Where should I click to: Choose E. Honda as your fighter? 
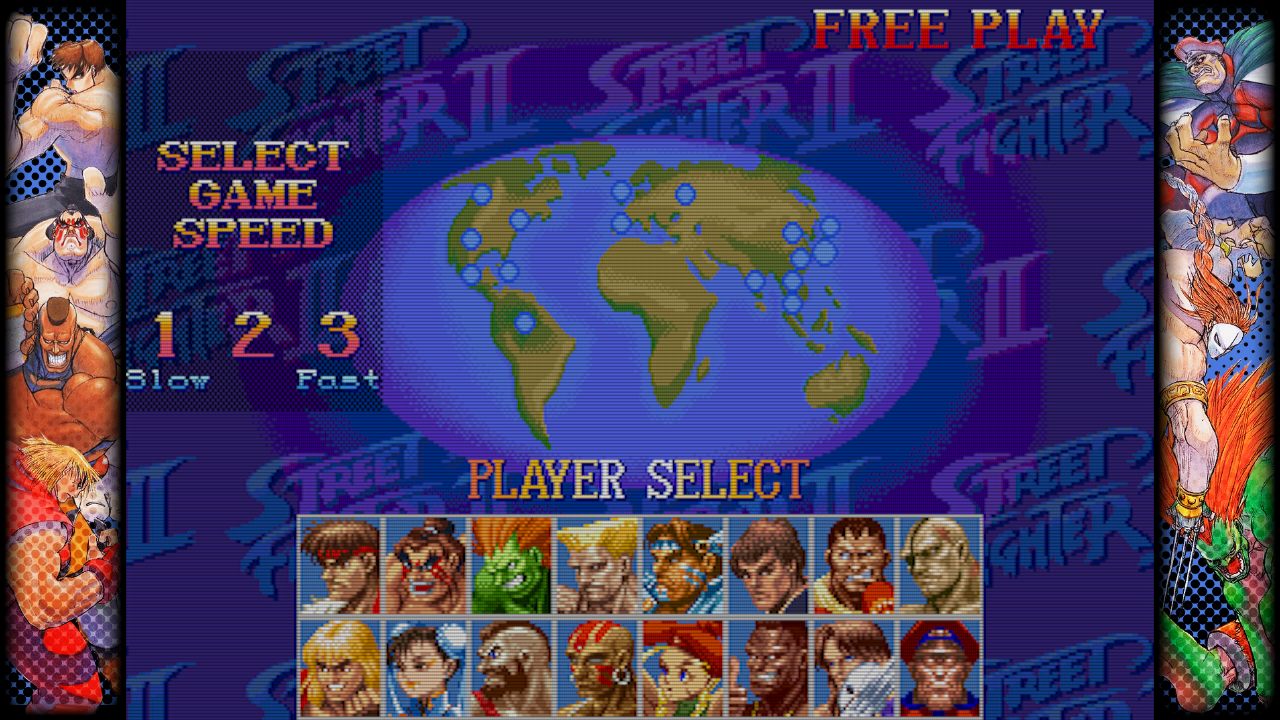click(426, 566)
